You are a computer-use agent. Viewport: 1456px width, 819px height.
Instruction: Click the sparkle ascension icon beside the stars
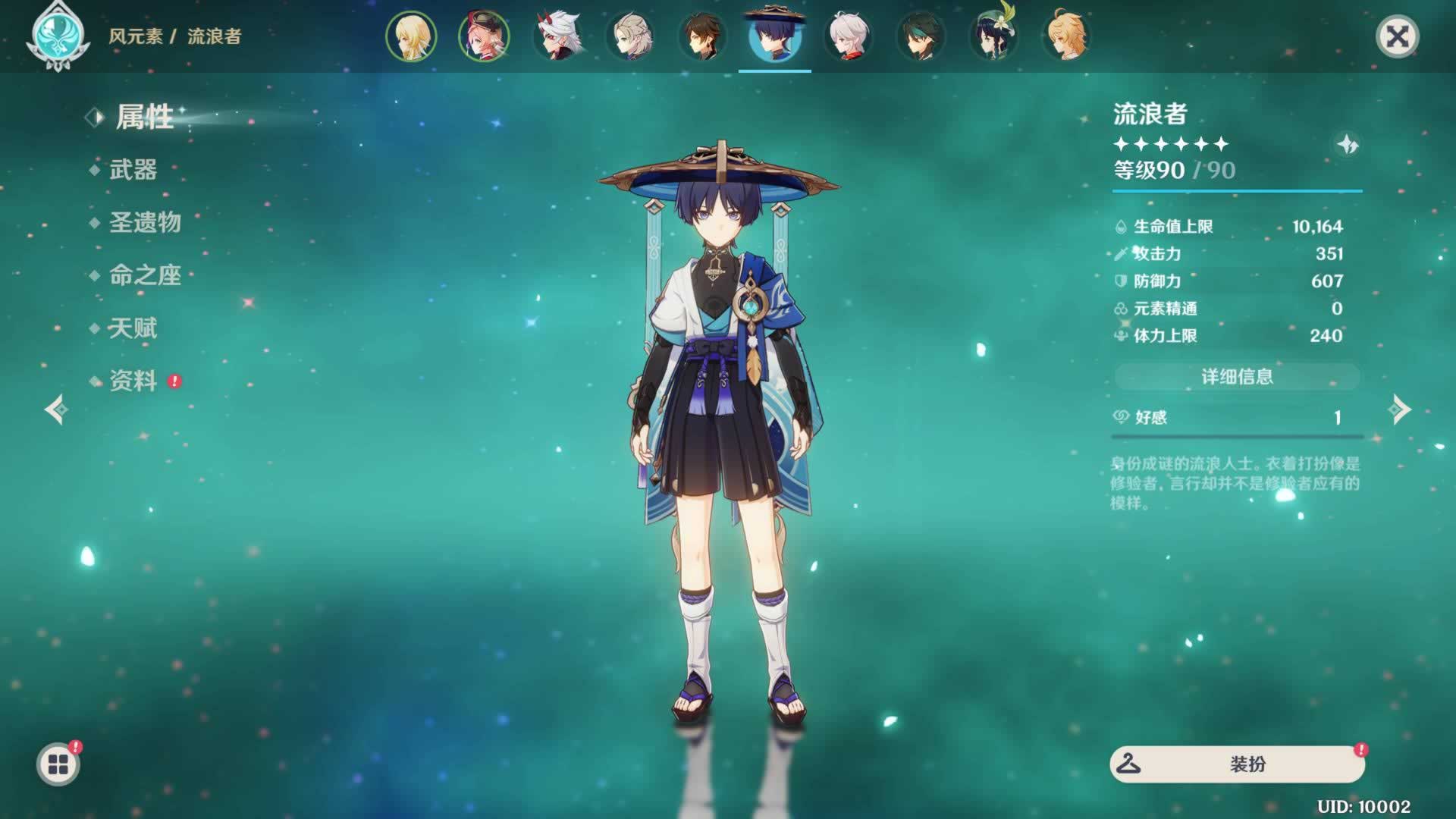point(1348,144)
